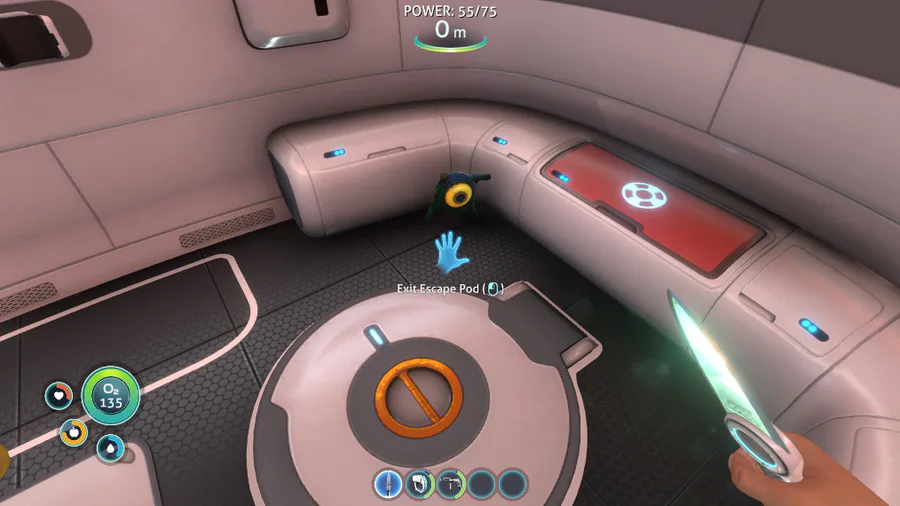This screenshot has width=900, height=506.
Task: Choose the pistol-shaped tool hotbar slot
Action: point(450,484)
